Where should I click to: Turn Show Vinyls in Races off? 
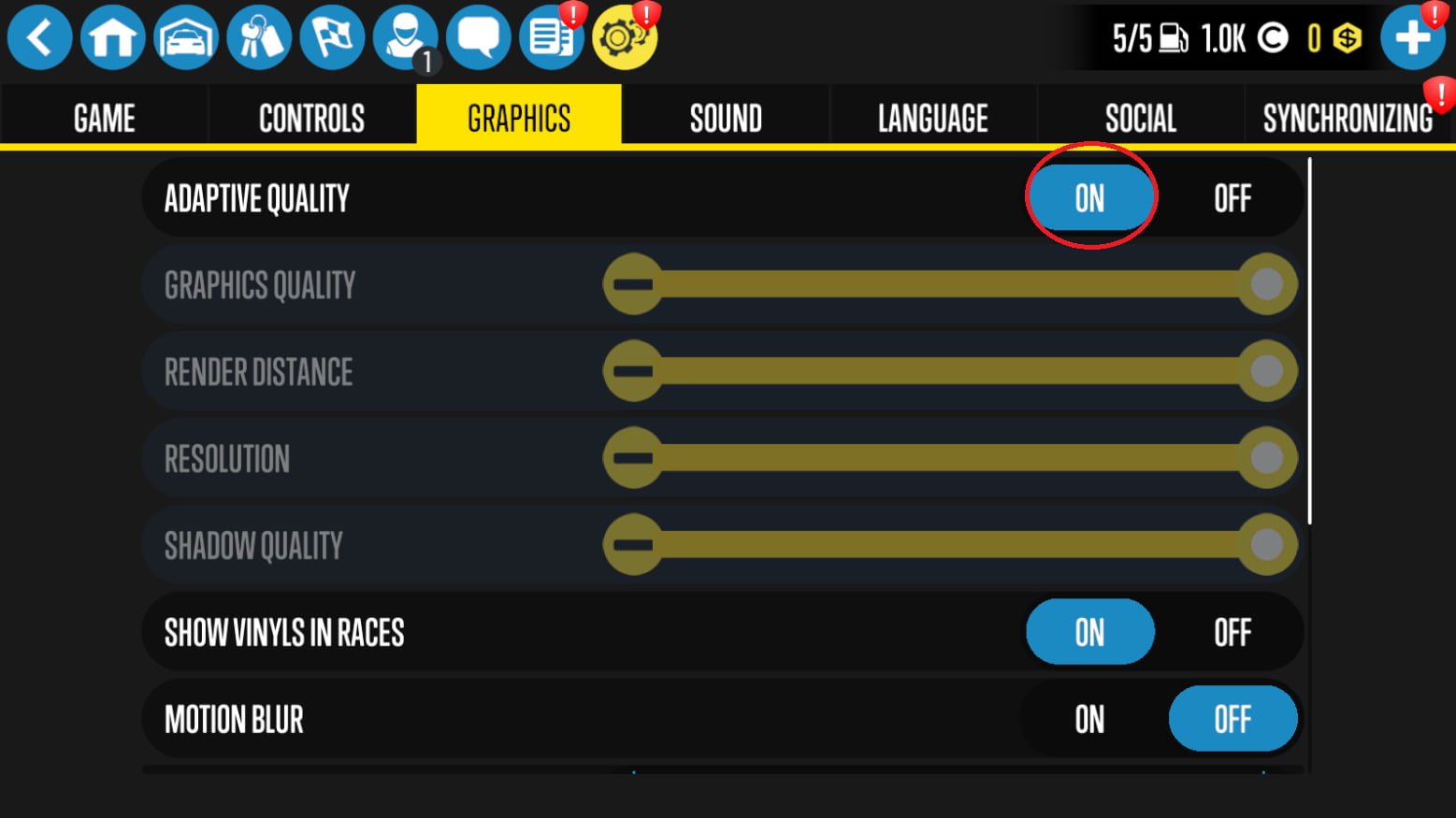click(1233, 633)
